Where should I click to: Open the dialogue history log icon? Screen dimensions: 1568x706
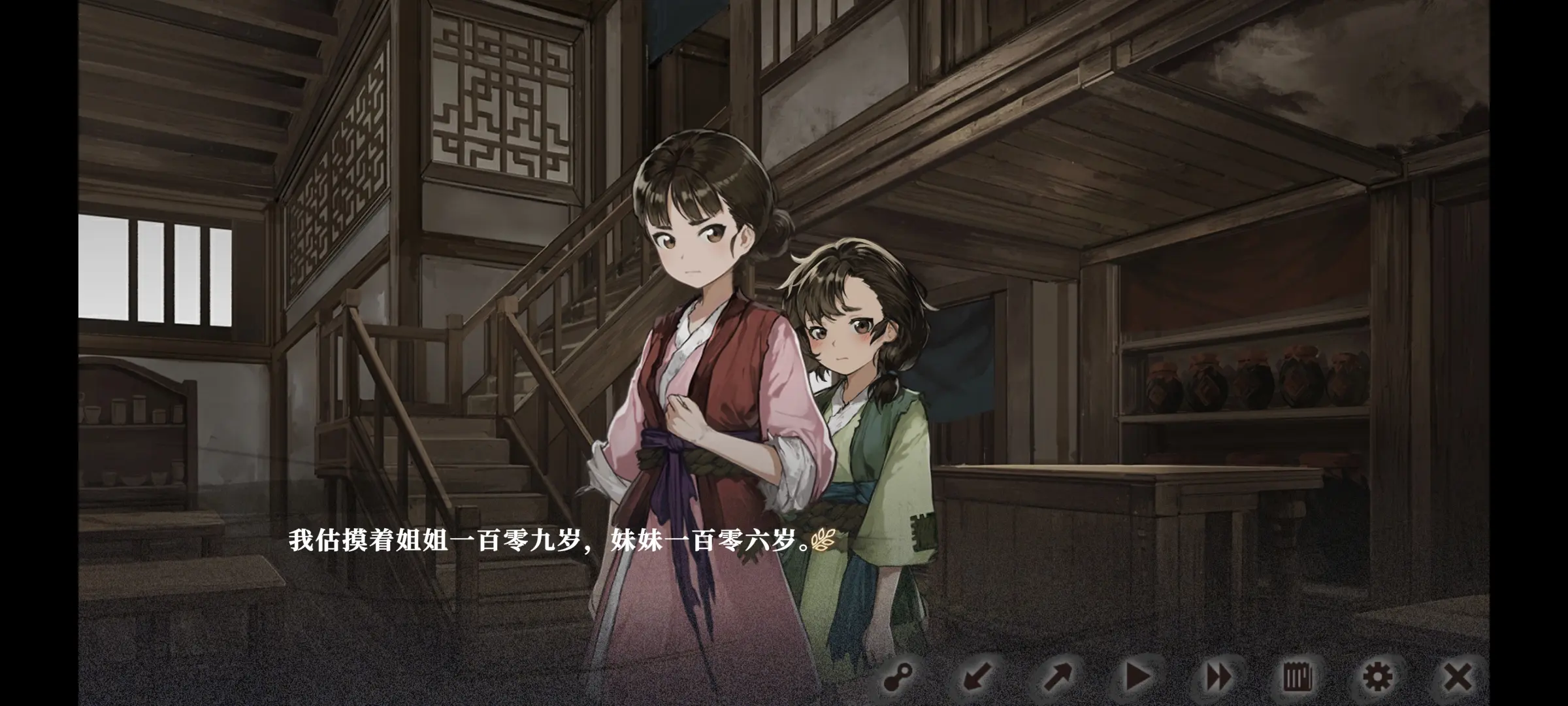pyautogui.click(x=1298, y=678)
